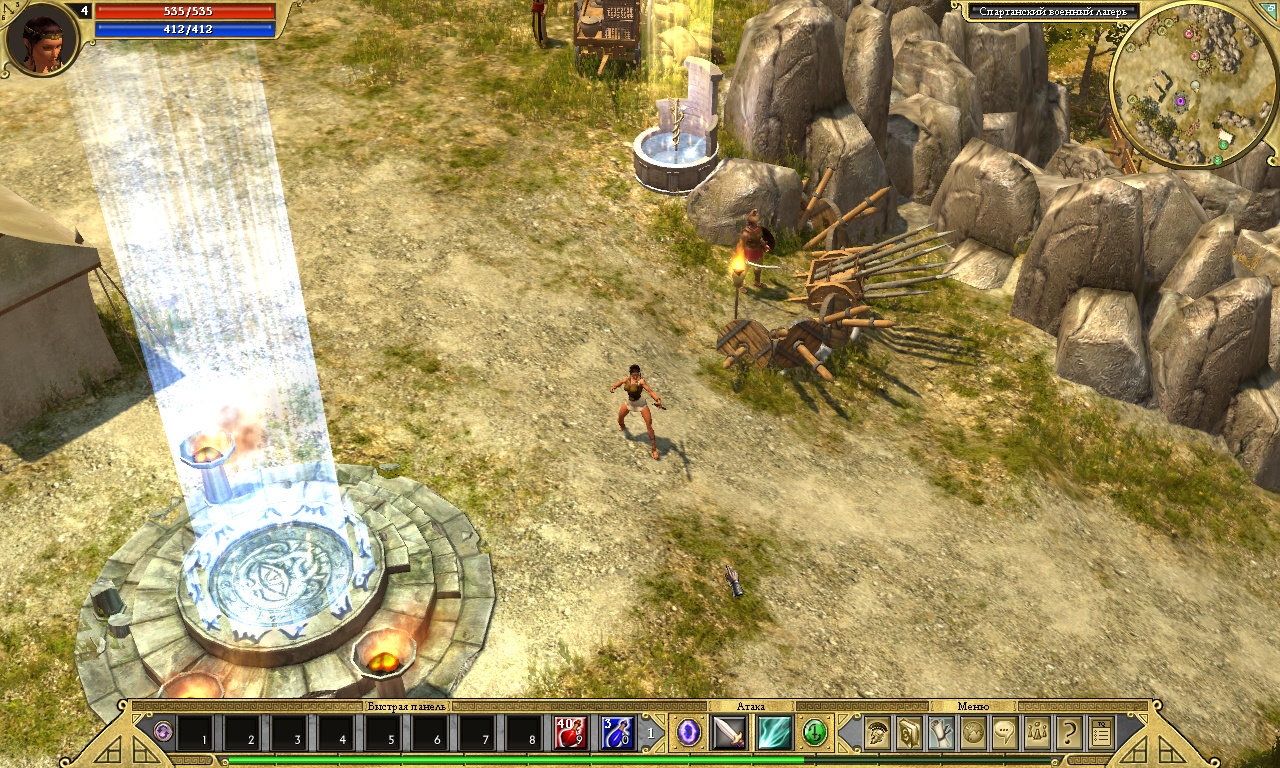Click the green round button beside skills
Screen dimensions: 1280x768
point(815,733)
